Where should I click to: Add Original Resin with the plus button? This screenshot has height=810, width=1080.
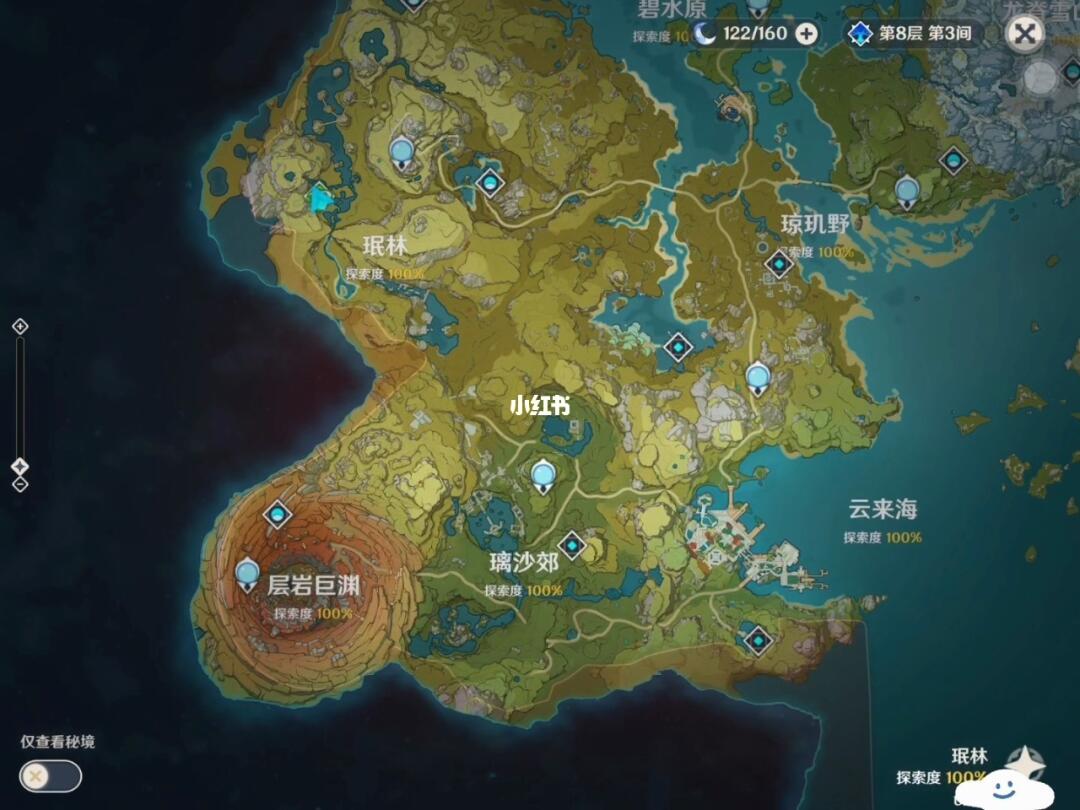[x=805, y=34]
